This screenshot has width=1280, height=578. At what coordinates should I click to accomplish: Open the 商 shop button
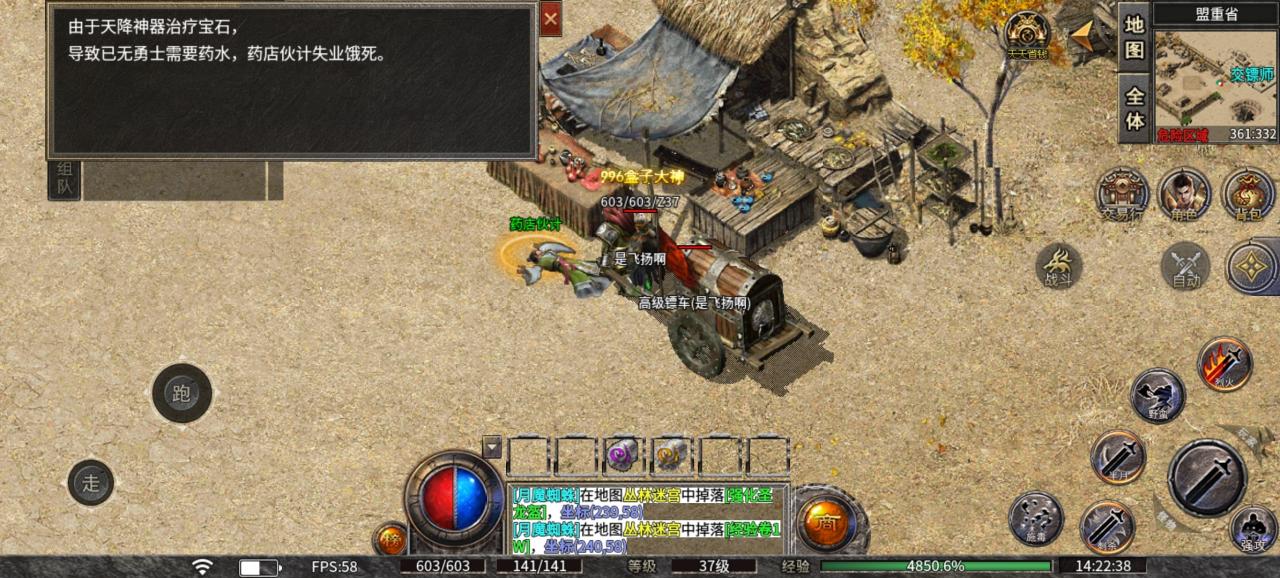tap(827, 523)
